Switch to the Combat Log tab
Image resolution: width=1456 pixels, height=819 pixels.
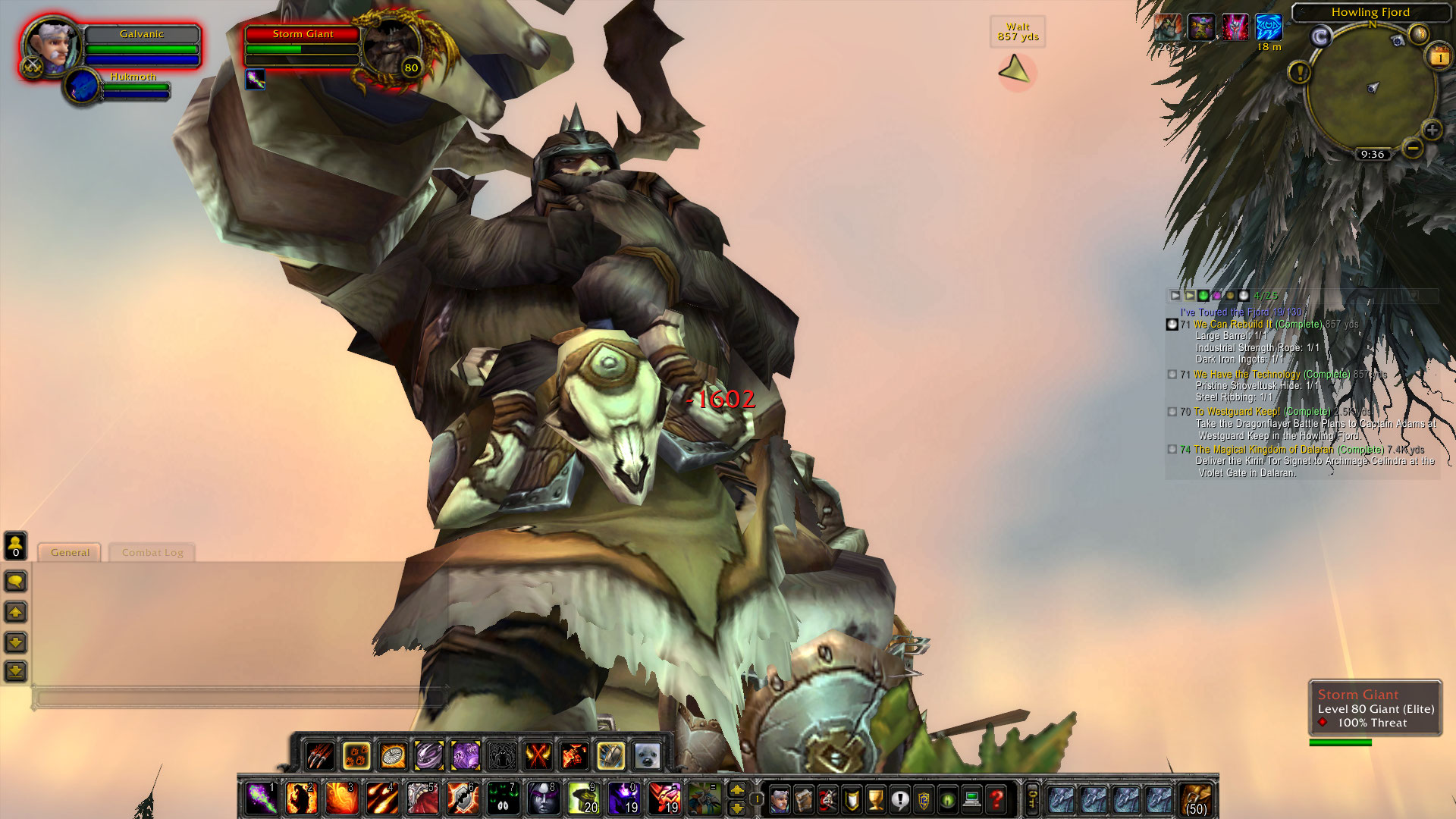click(x=152, y=553)
